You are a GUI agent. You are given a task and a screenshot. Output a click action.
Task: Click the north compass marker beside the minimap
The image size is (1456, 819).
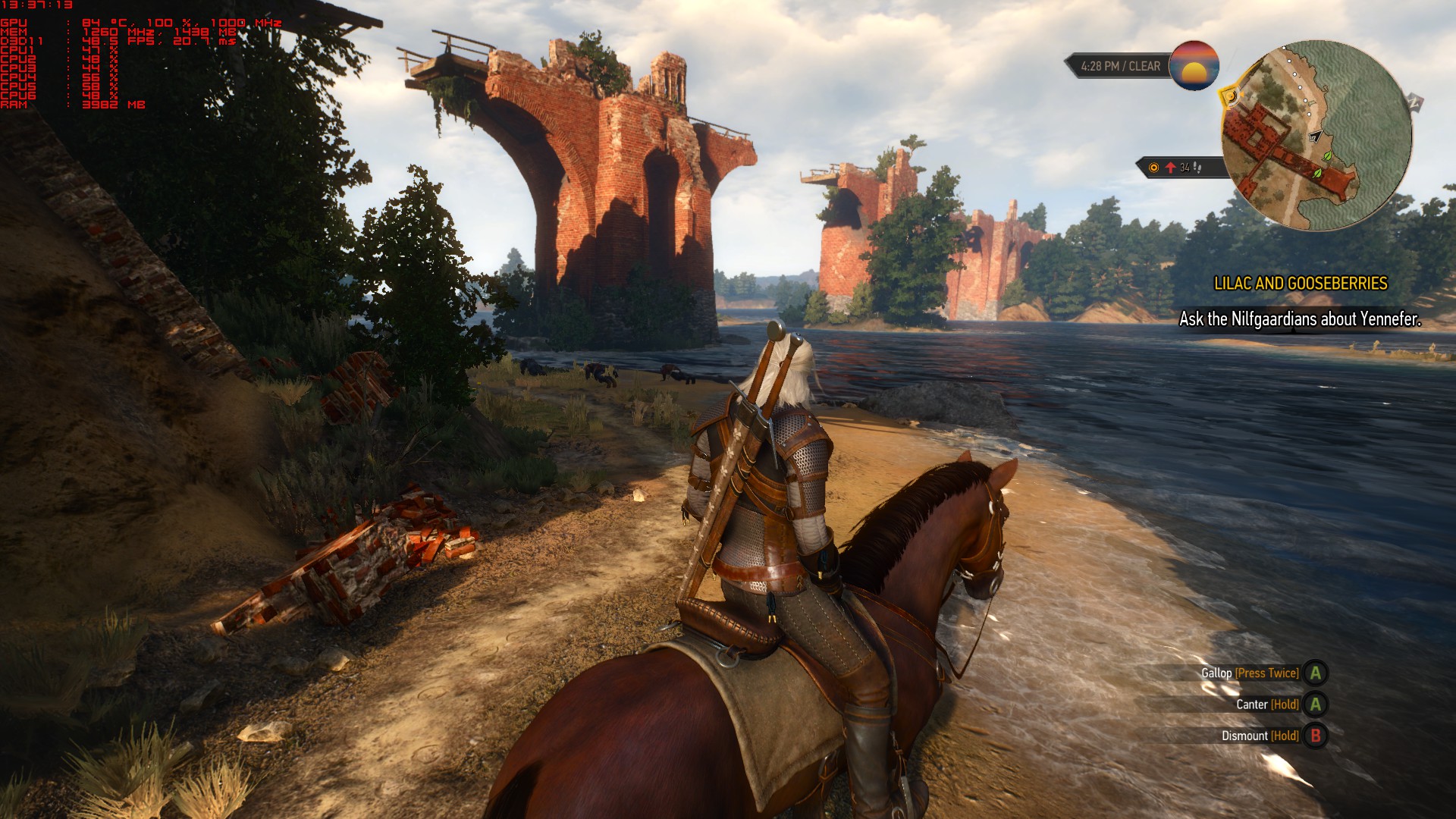[x=1415, y=101]
